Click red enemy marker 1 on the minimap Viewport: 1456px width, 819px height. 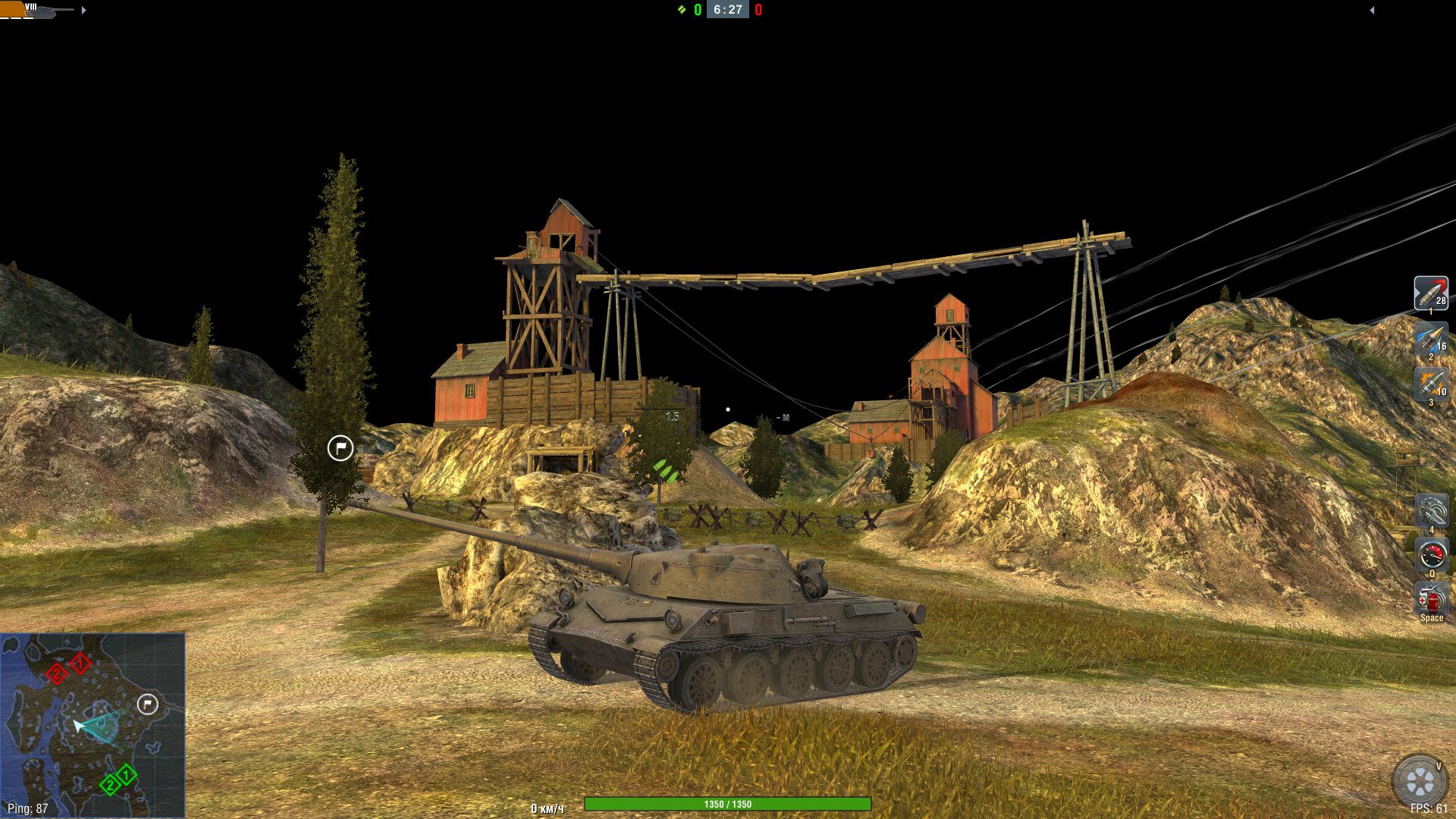(80, 664)
